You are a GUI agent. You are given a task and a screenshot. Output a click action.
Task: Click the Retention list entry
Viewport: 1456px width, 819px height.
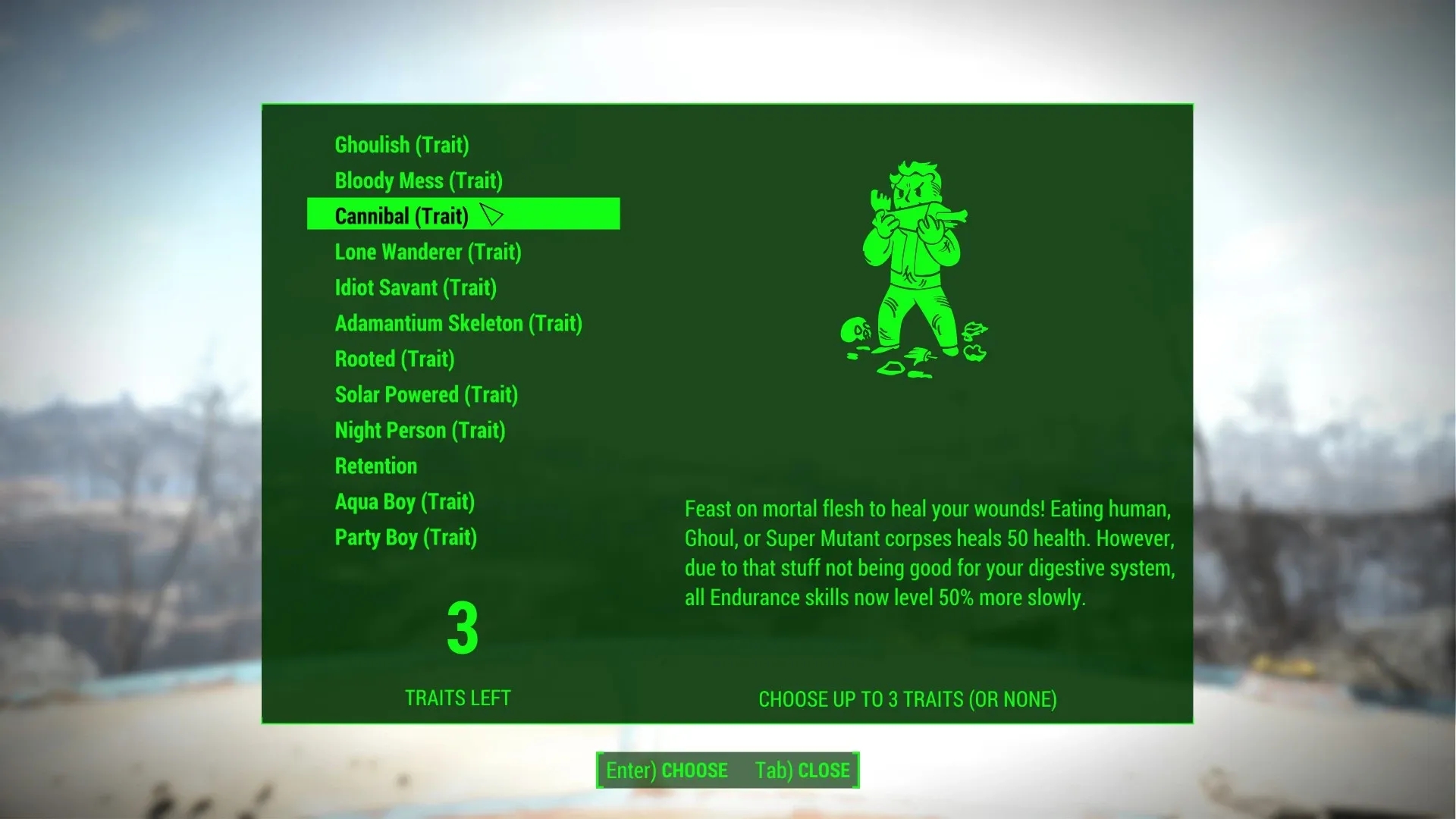(376, 466)
